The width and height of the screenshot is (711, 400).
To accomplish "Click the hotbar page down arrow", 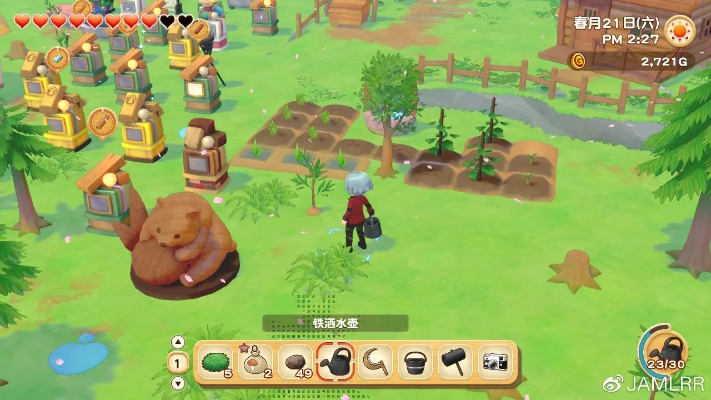I will point(178,382).
